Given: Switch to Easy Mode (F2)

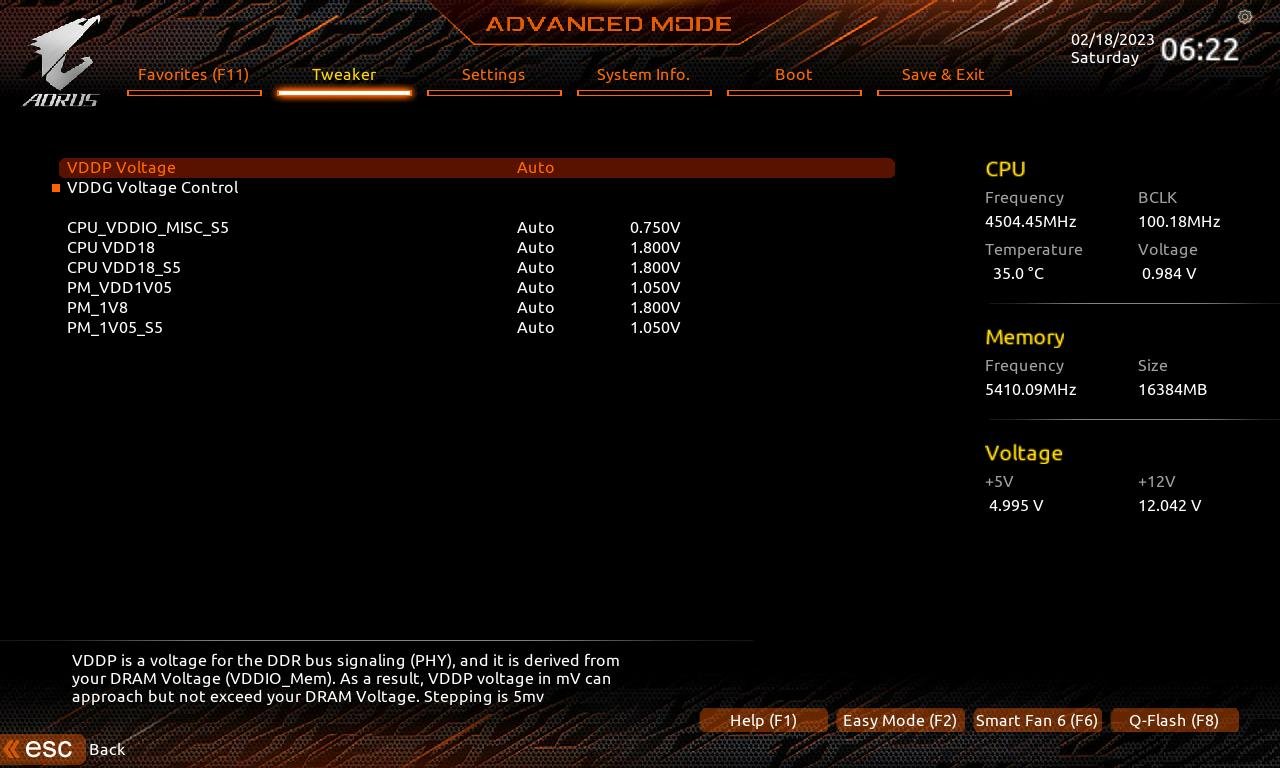Looking at the screenshot, I should [899, 720].
